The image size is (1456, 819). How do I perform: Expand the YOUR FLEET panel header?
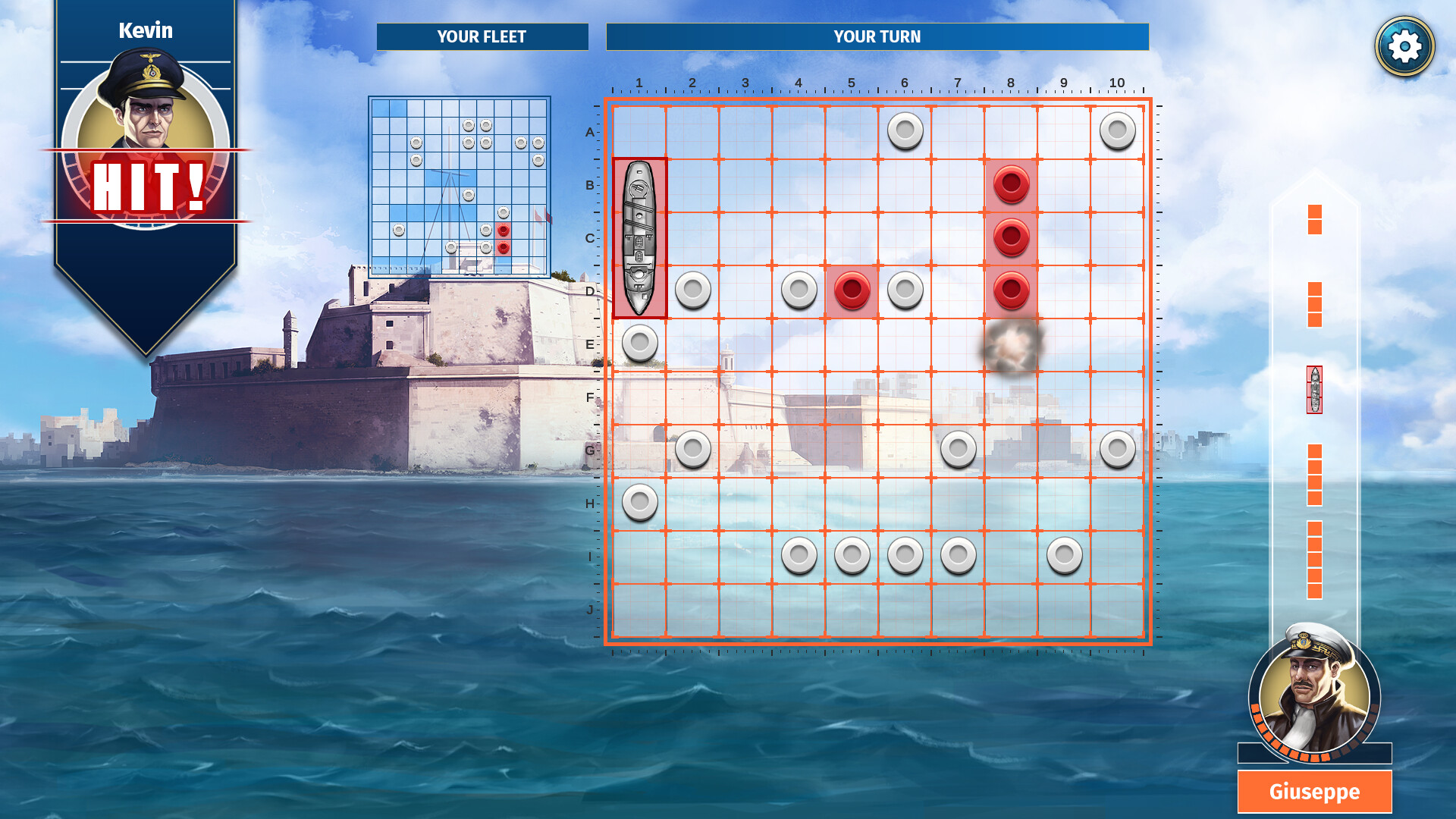click(483, 36)
